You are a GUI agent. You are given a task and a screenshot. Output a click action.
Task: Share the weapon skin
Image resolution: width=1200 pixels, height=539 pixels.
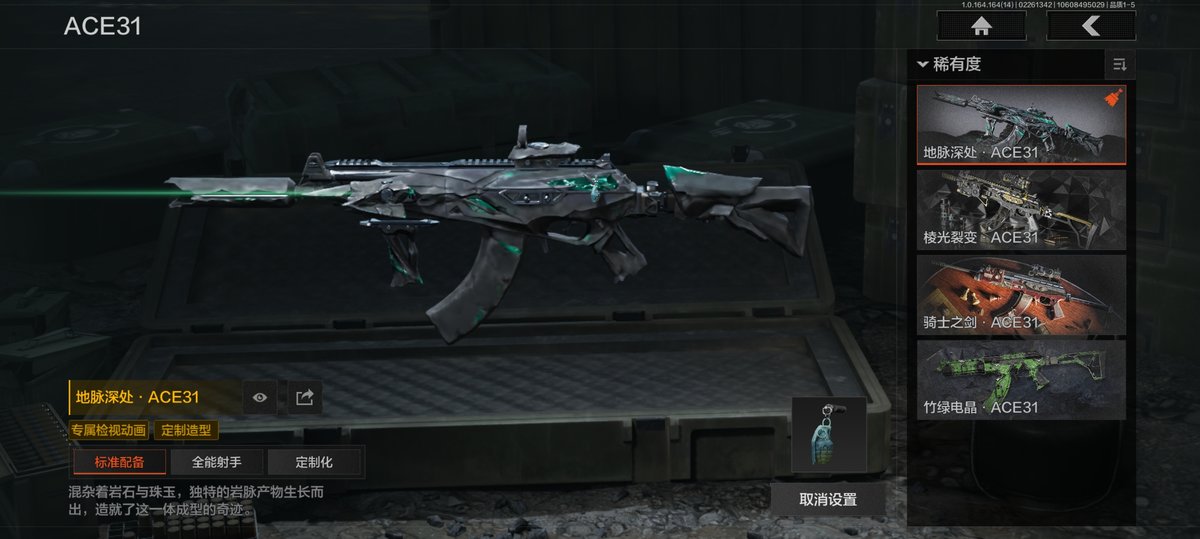[x=304, y=397]
